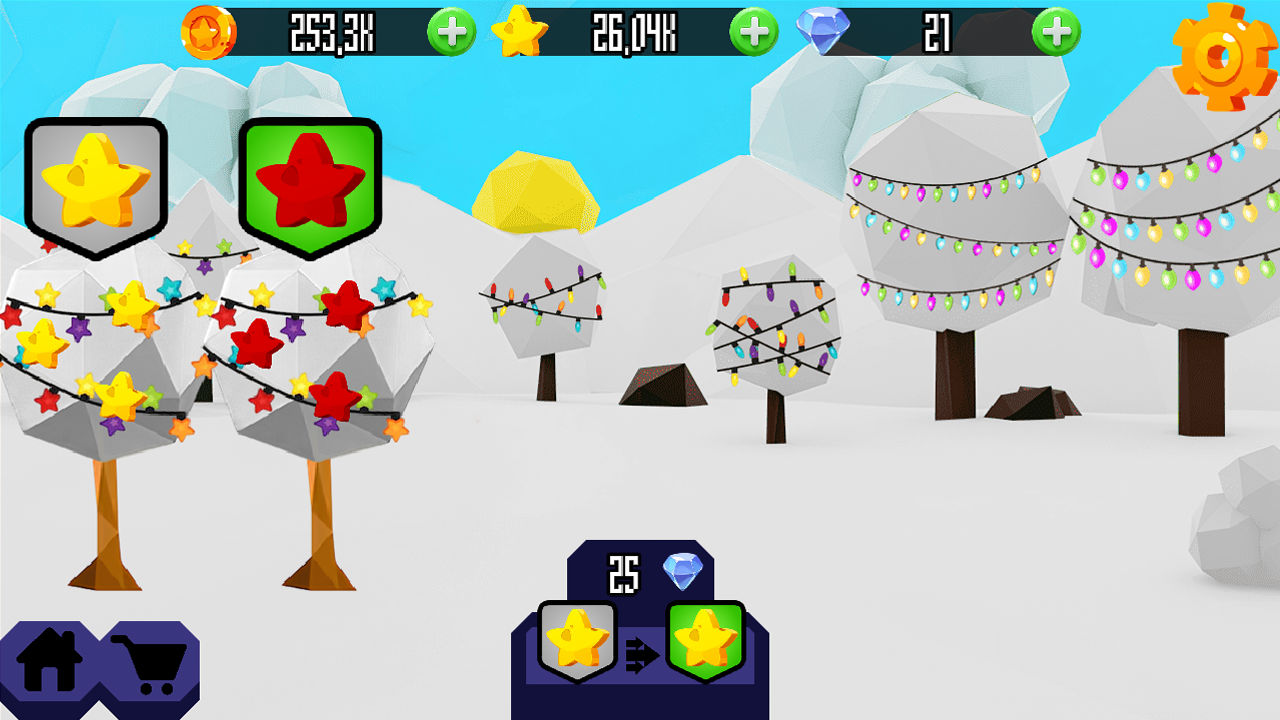This screenshot has height=720, width=1280.
Task: Click the coin currency icon
Action: pos(207,31)
